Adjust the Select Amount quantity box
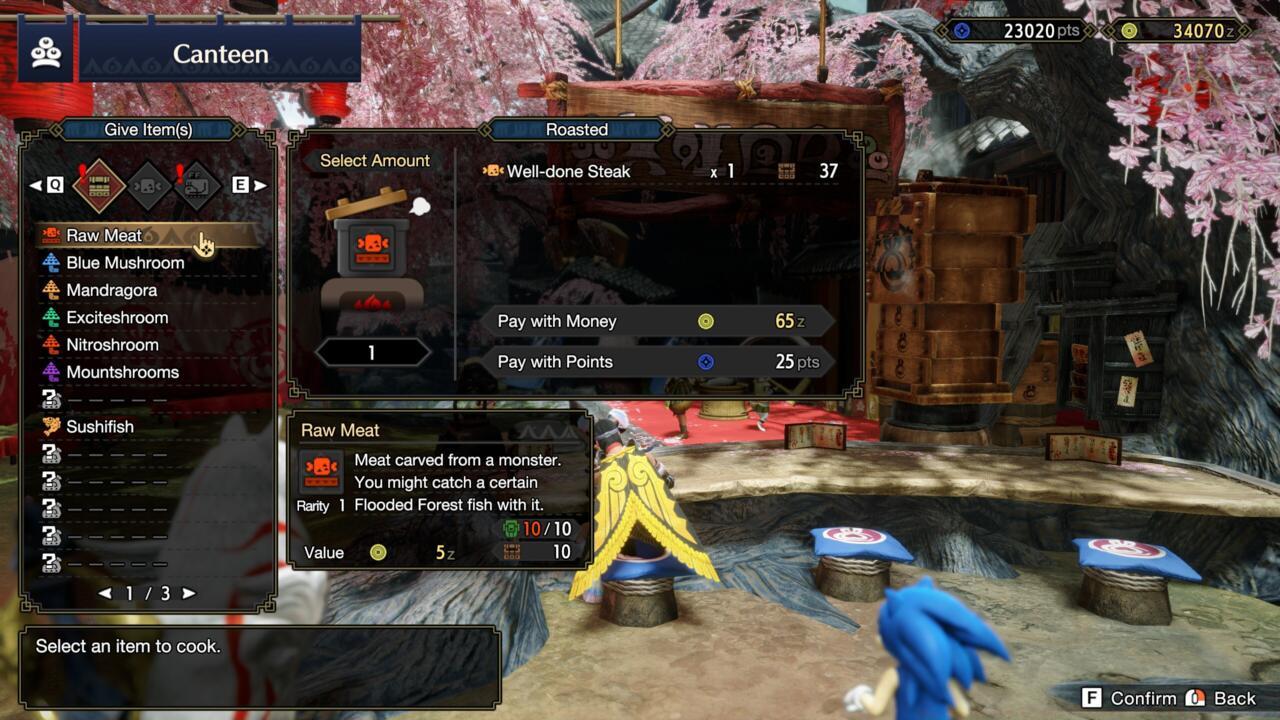 [x=371, y=352]
